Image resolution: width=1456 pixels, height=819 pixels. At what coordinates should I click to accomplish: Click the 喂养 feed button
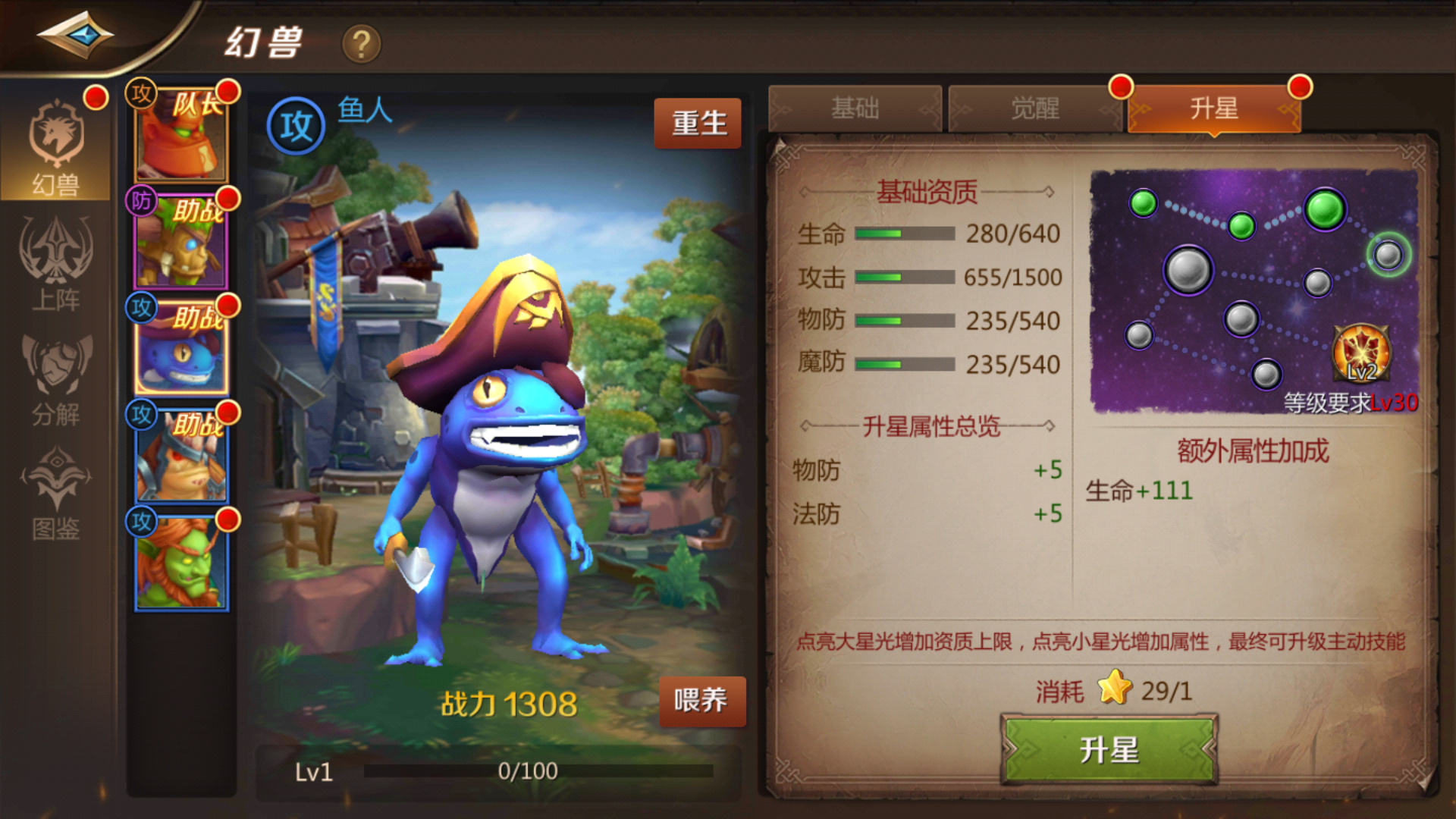coord(701,701)
